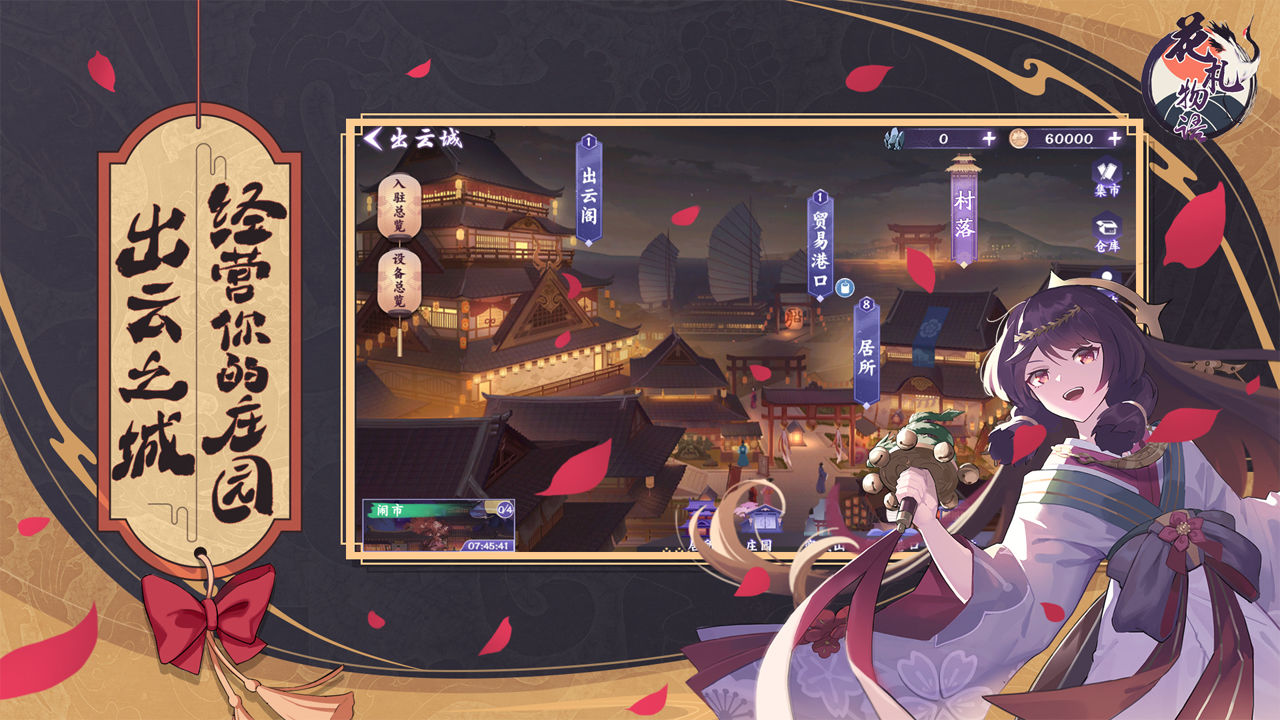Enter 出云阁 via its hanging banner
Screen dimensions: 1280x720
[x=589, y=200]
